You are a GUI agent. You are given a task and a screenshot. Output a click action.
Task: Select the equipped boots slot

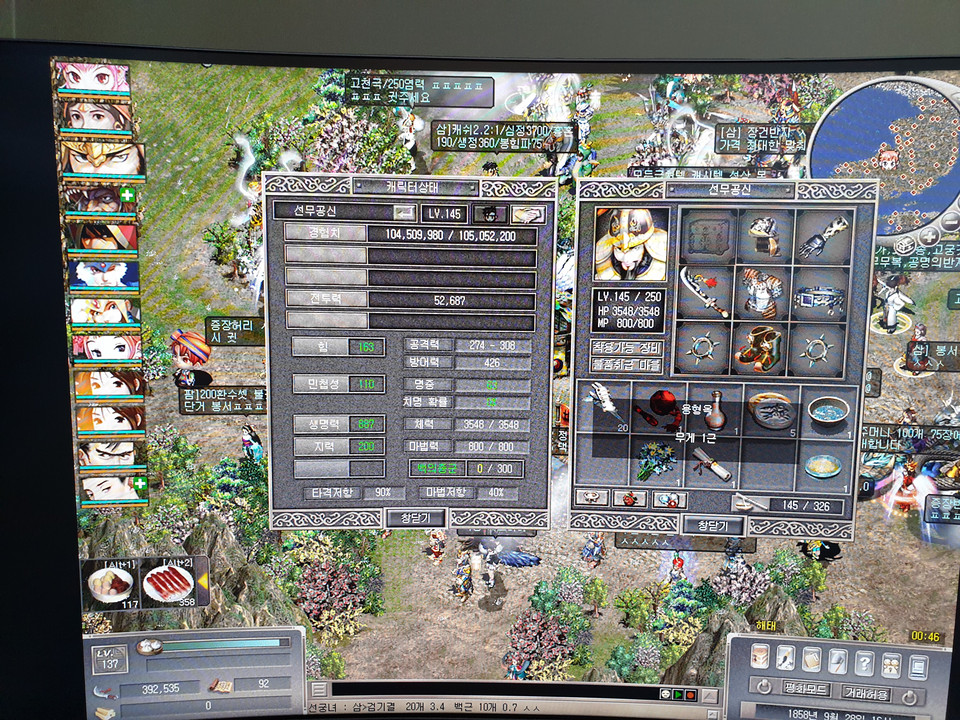(x=764, y=349)
